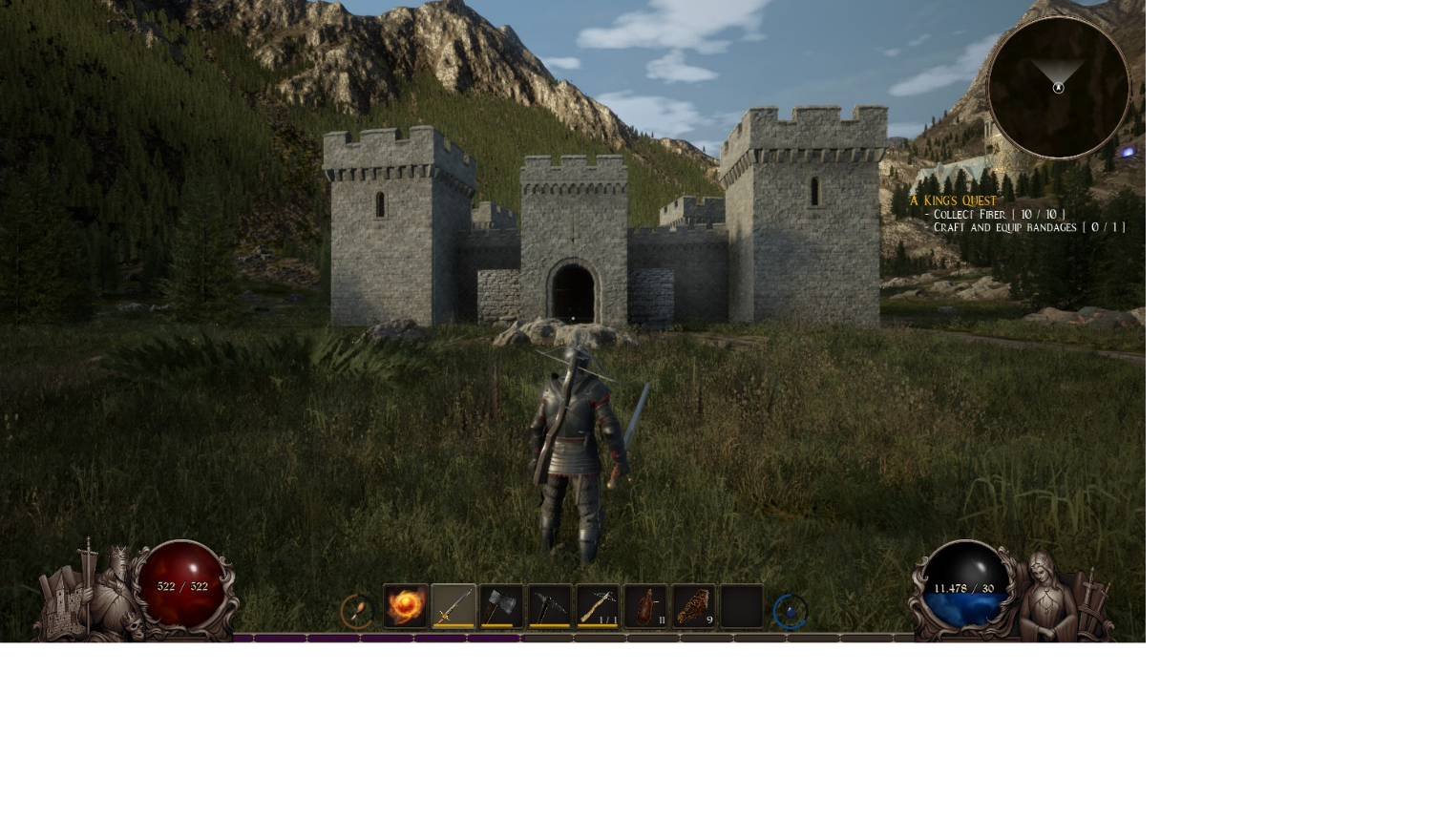The image size is (1456, 819).
Task: Activate the prospecting pick marked 1/1
Action: [599, 605]
